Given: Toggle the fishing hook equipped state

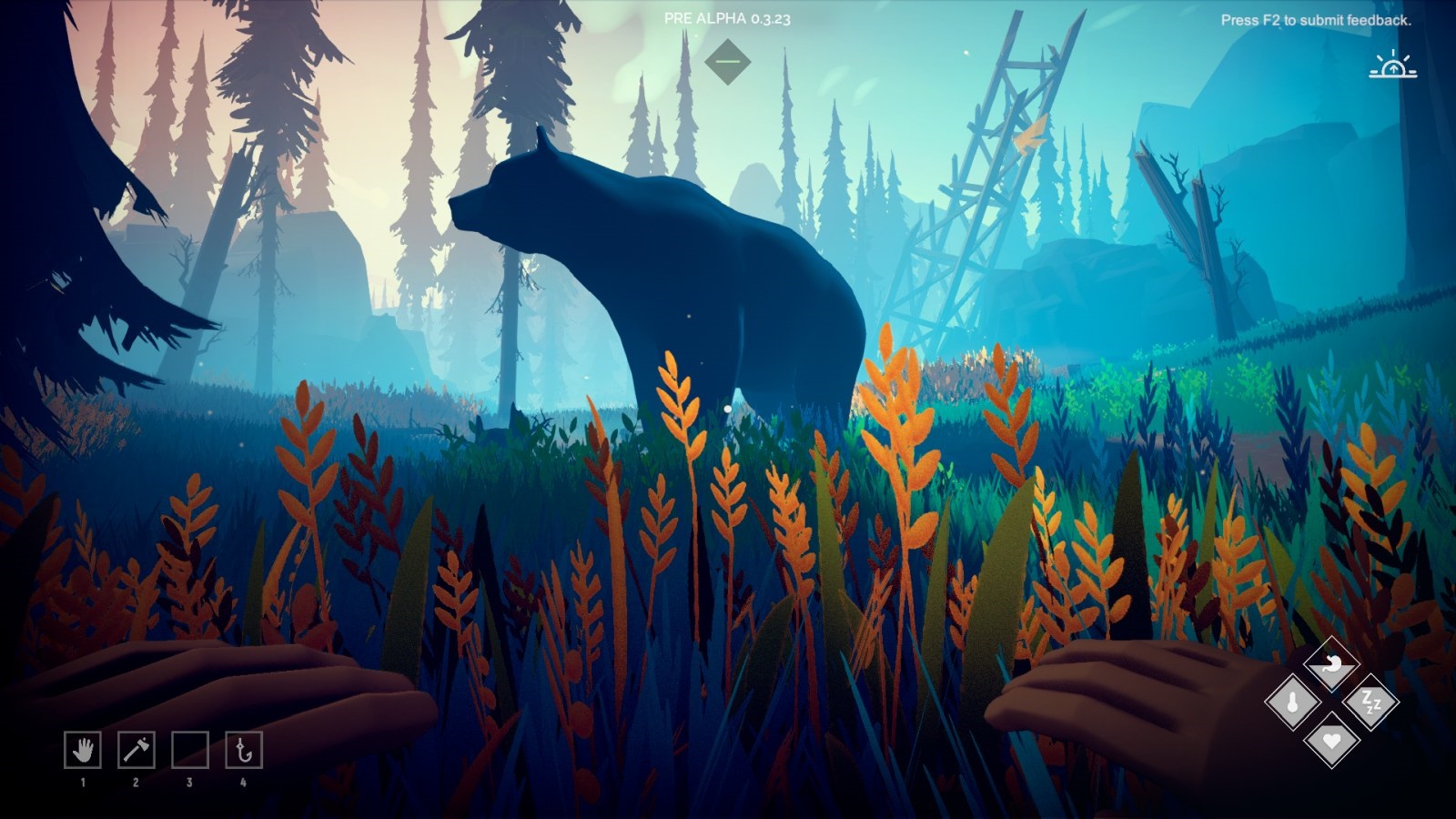Looking at the screenshot, I should [x=242, y=749].
